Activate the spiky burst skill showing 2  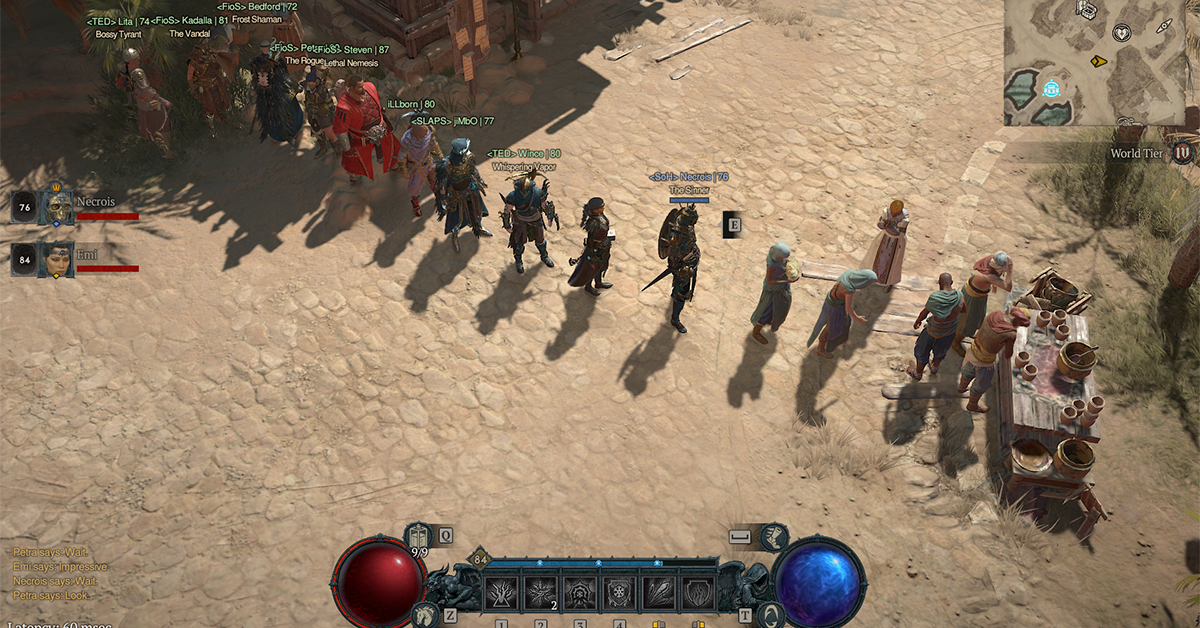[540, 594]
